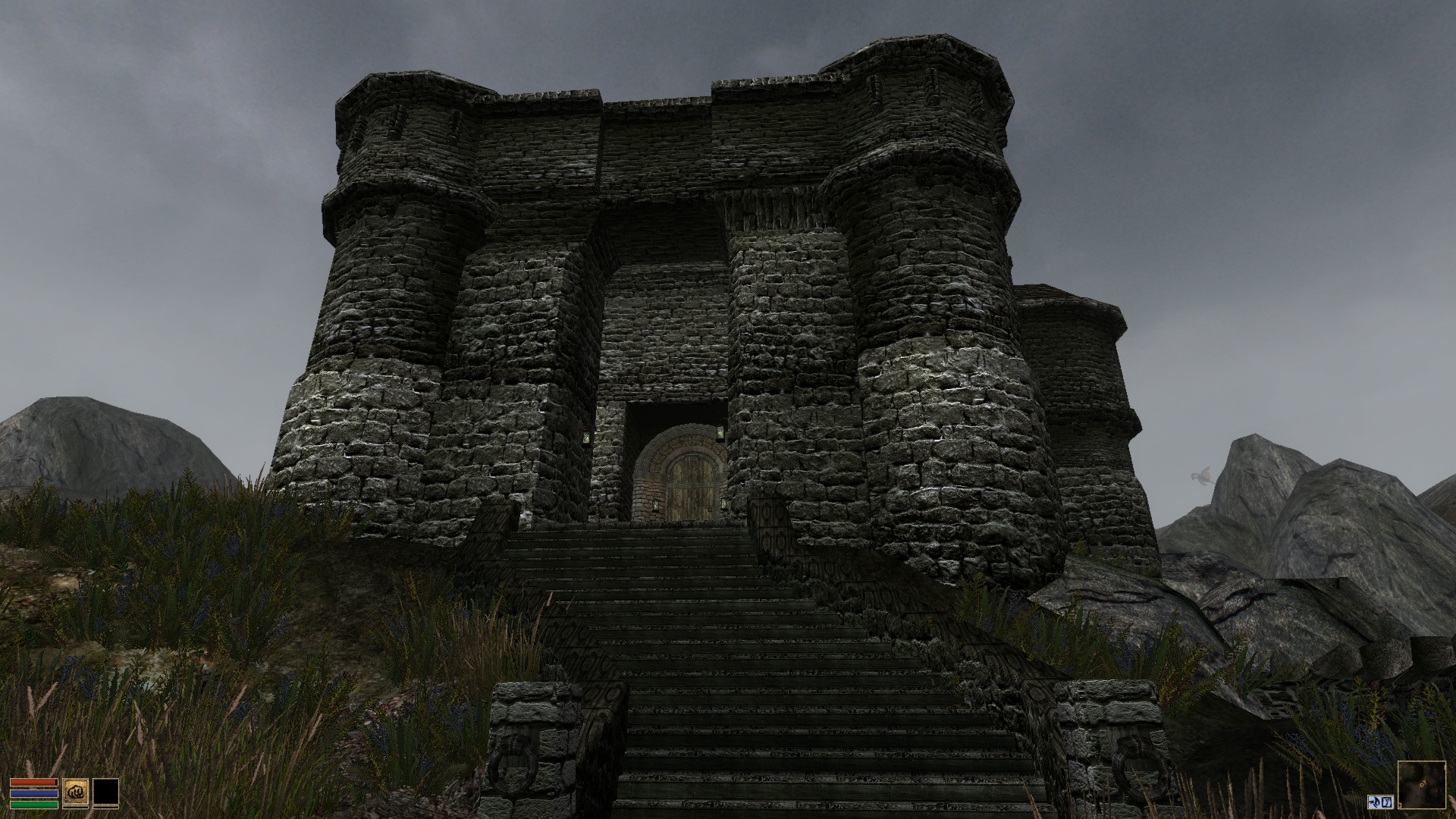Click the blue magicka bar
Screen dimensions: 1456x819
pyautogui.click(x=34, y=793)
